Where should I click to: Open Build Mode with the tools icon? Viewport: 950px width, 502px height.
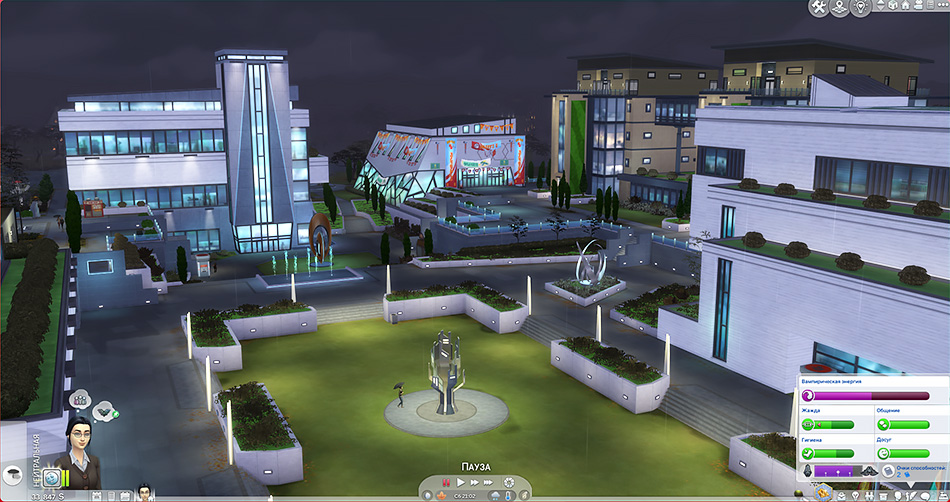[x=819, y=8]
